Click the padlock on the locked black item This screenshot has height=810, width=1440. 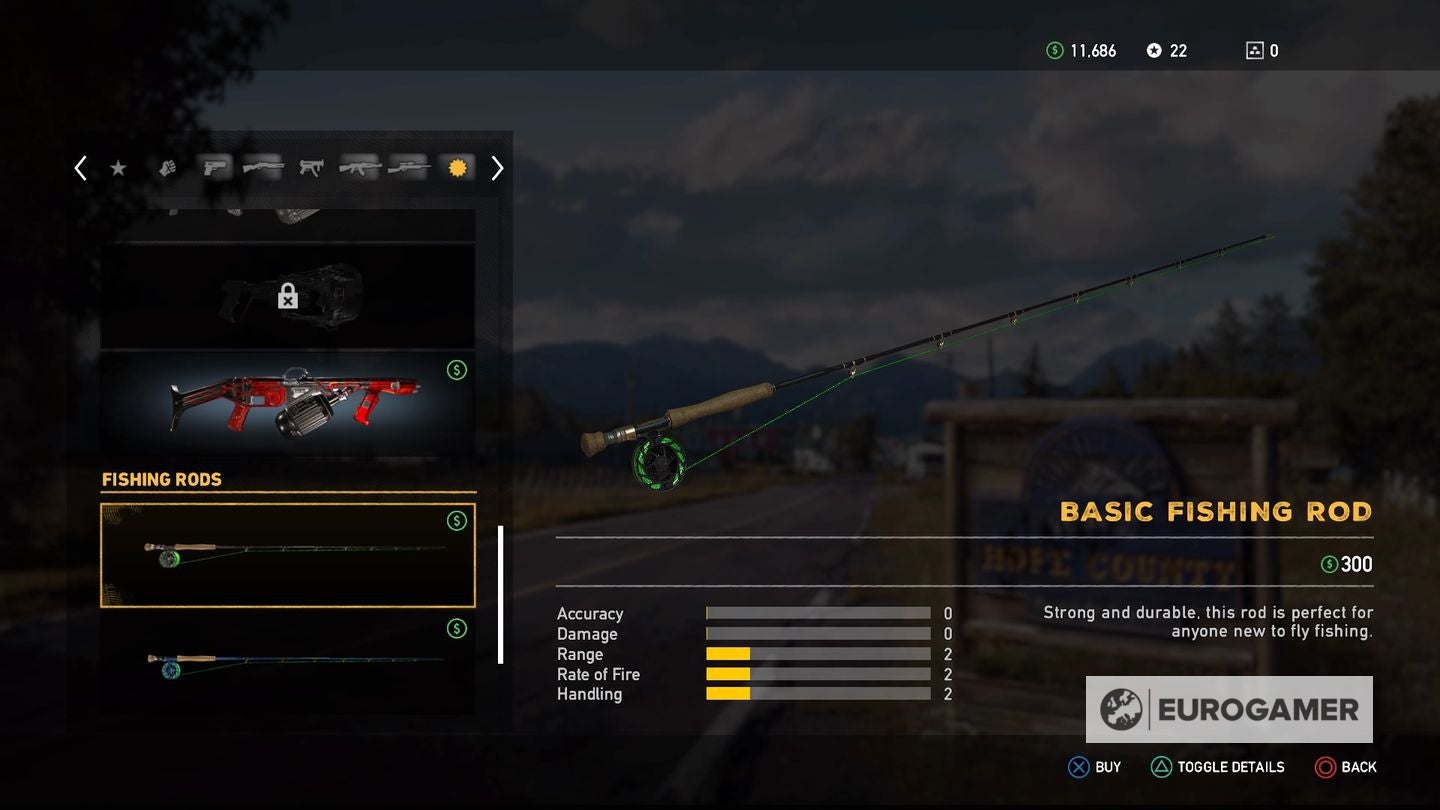288,297
